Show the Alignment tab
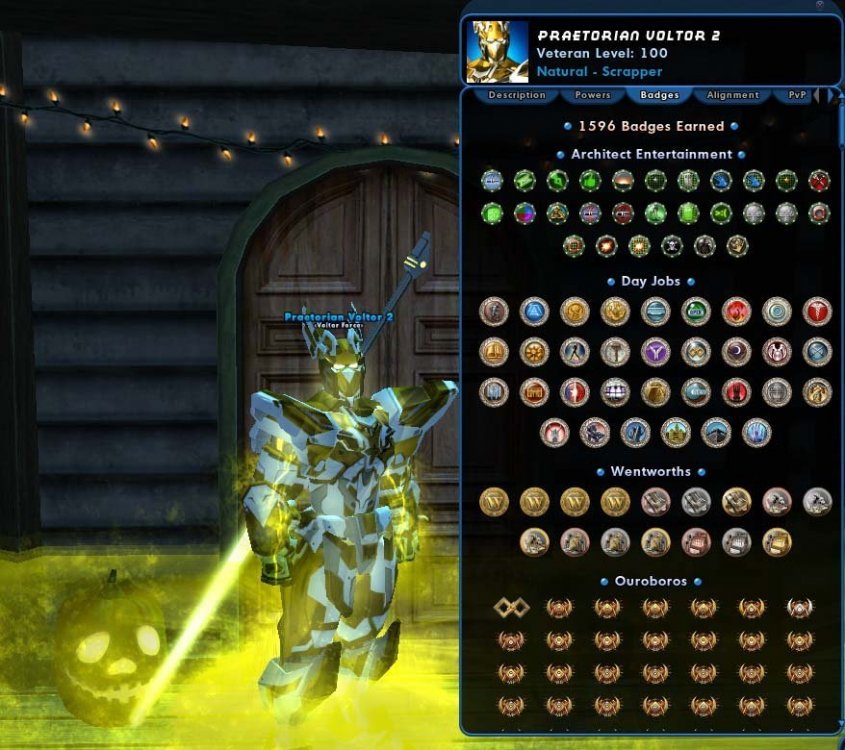The image size is (845, 750). coord(732,95)
